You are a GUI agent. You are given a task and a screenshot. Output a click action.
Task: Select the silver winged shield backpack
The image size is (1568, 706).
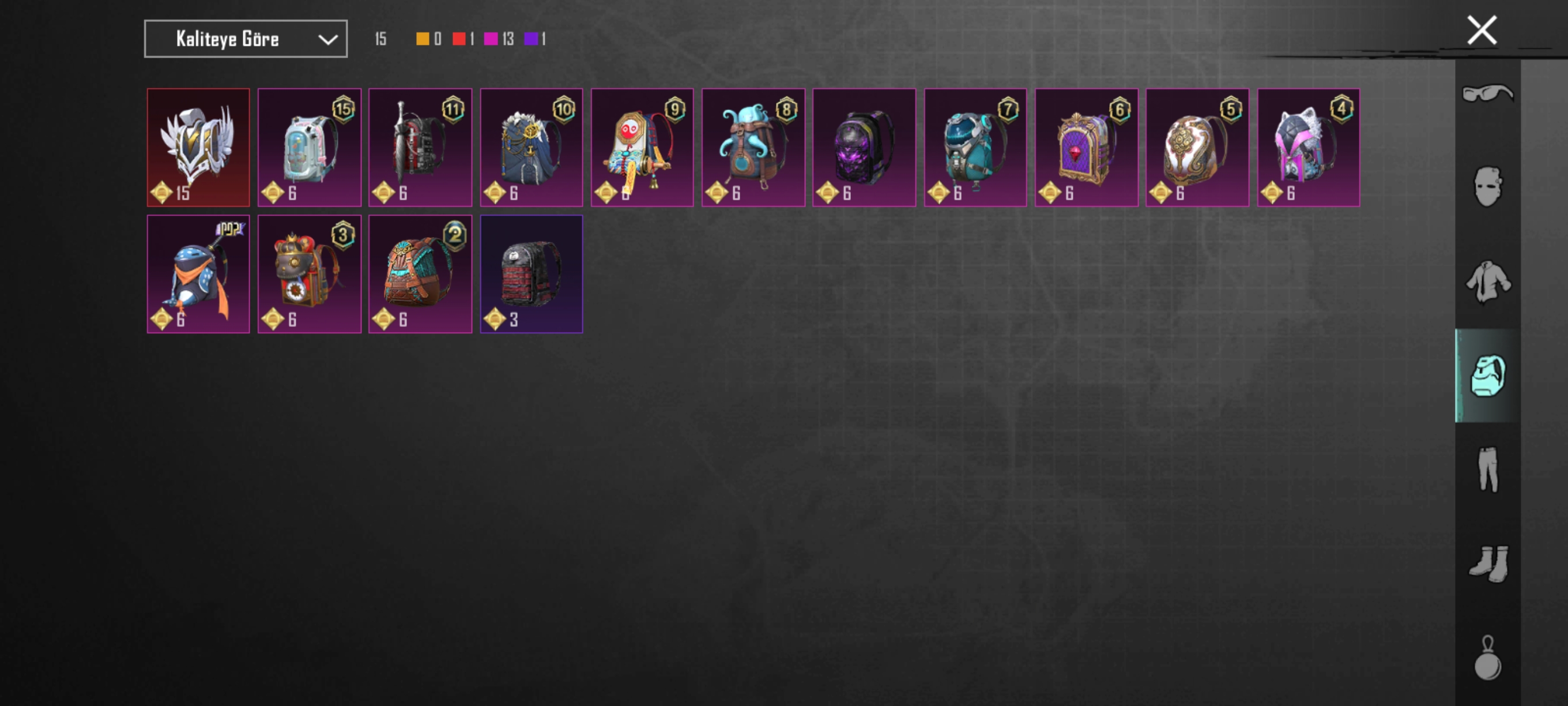pos(198,148)
